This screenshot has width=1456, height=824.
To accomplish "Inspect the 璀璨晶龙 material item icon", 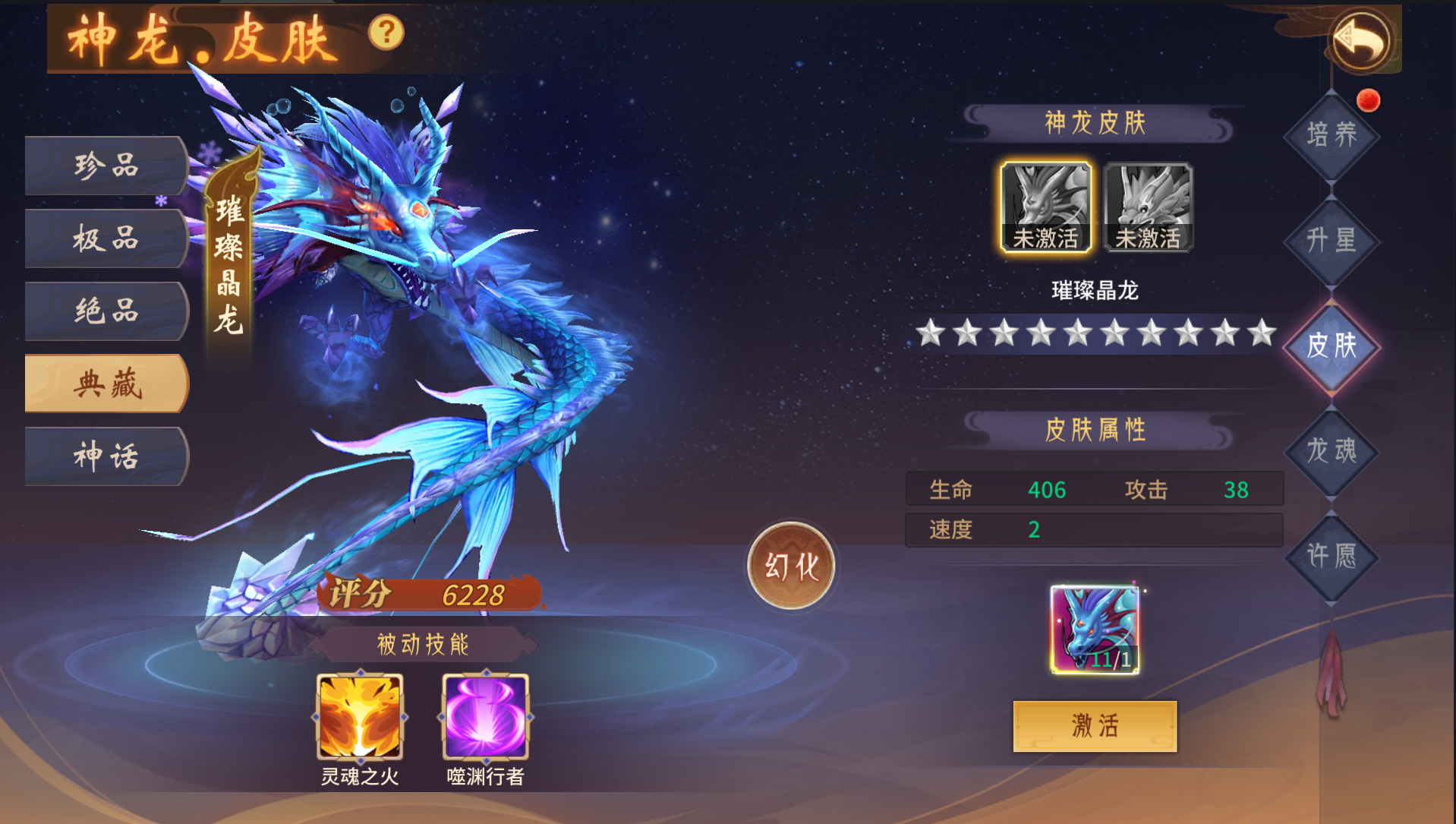I will click(1095, 630).
